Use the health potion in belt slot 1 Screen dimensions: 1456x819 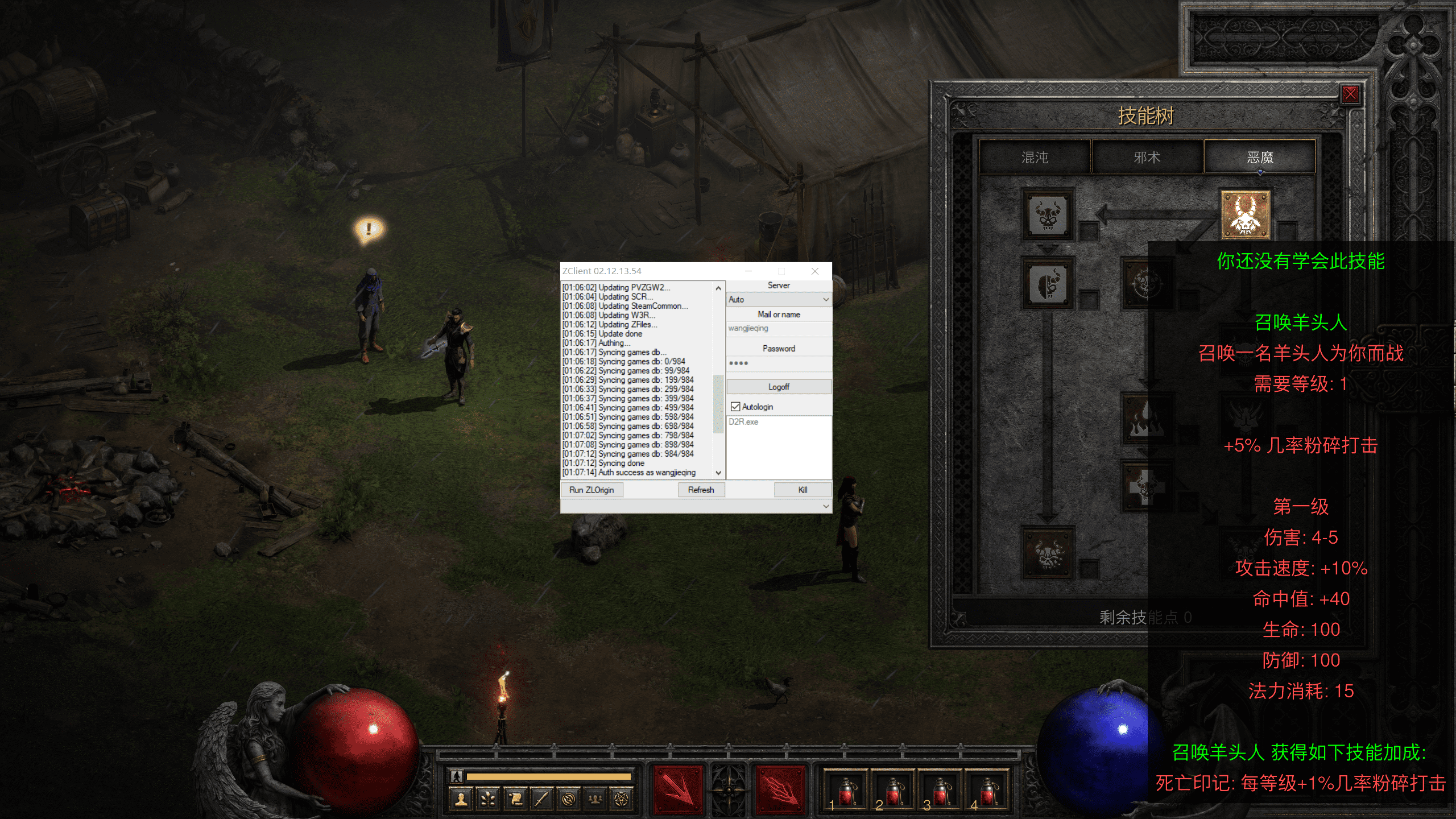[x=846, y=791]
